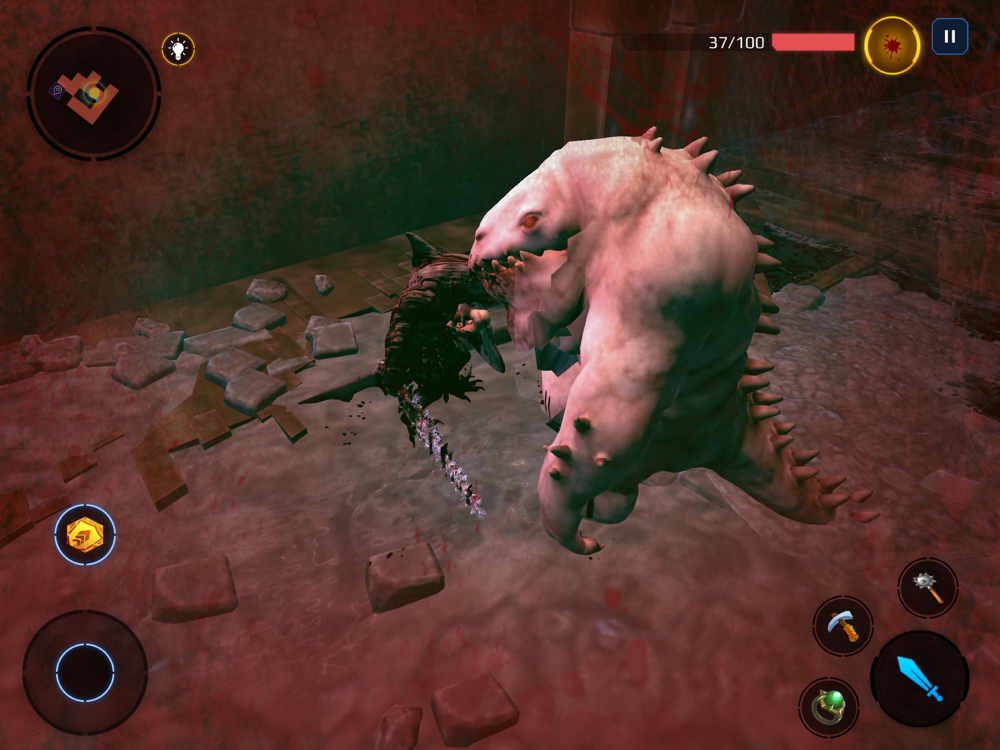Select the spiked mace weapon

click(x=927, y=588)
